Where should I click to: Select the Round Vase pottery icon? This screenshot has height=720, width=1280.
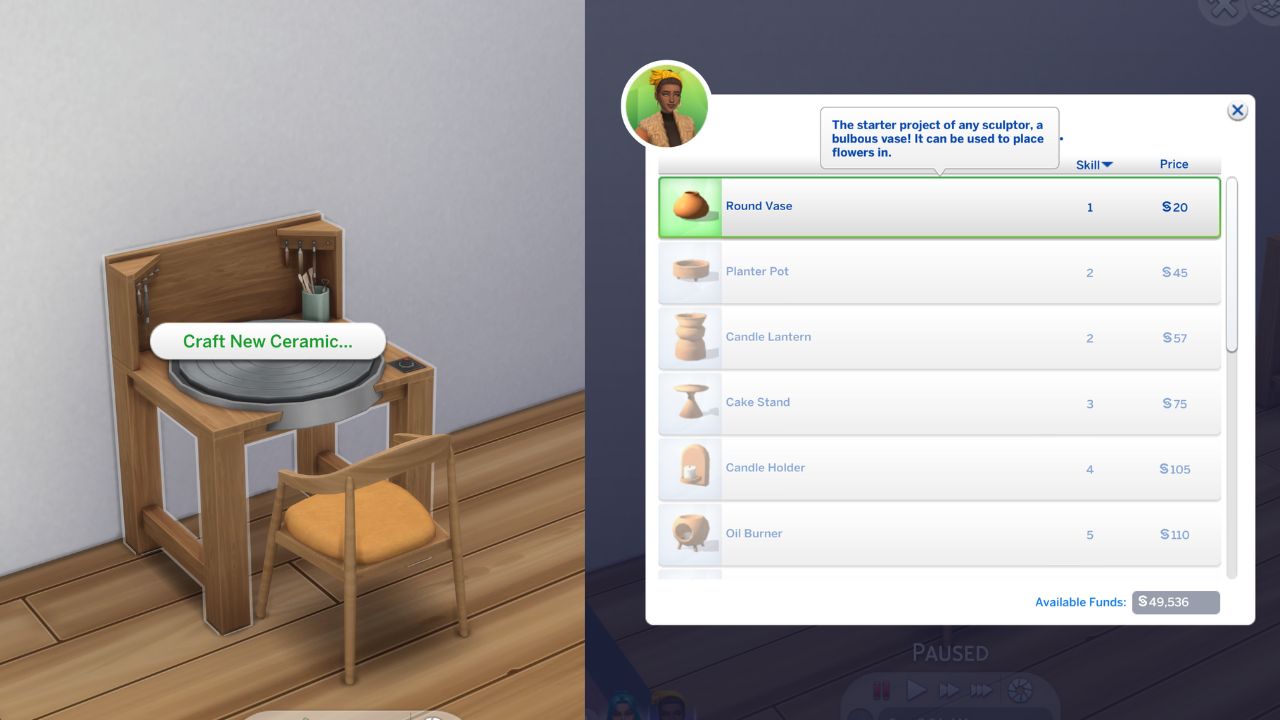click(x=689, y=207)
